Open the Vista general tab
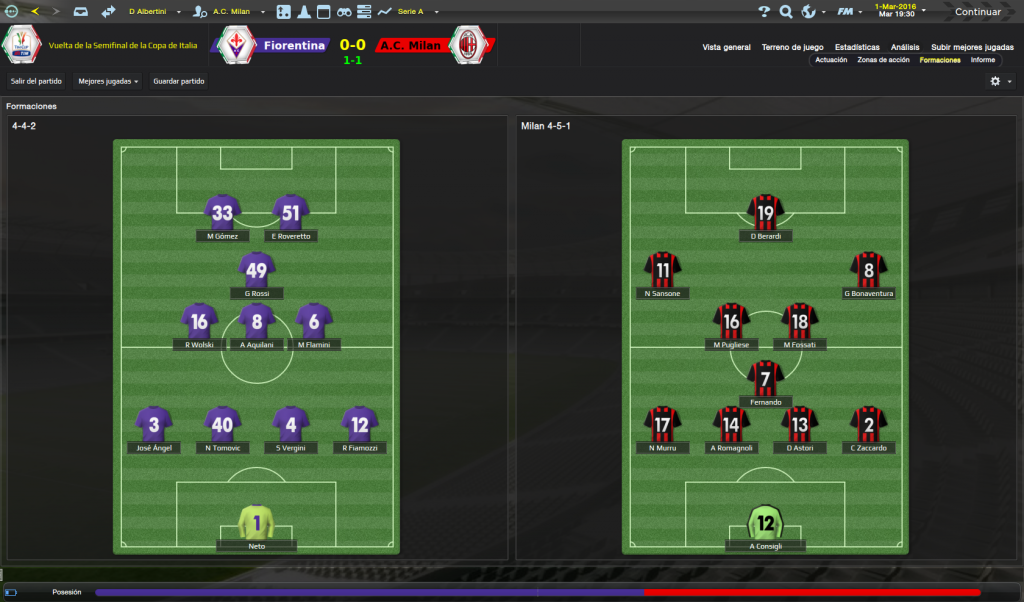This screenshot has width=1024, height=602. point(726,47)
